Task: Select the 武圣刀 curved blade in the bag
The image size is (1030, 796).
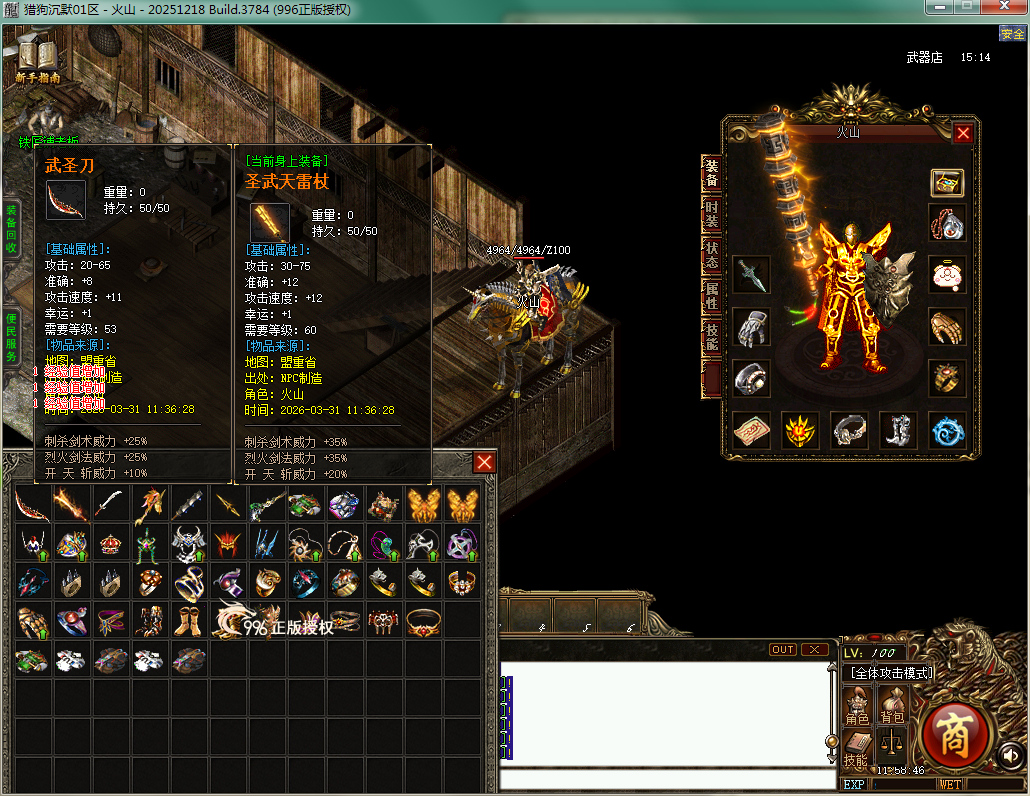Action: [33, 505]
